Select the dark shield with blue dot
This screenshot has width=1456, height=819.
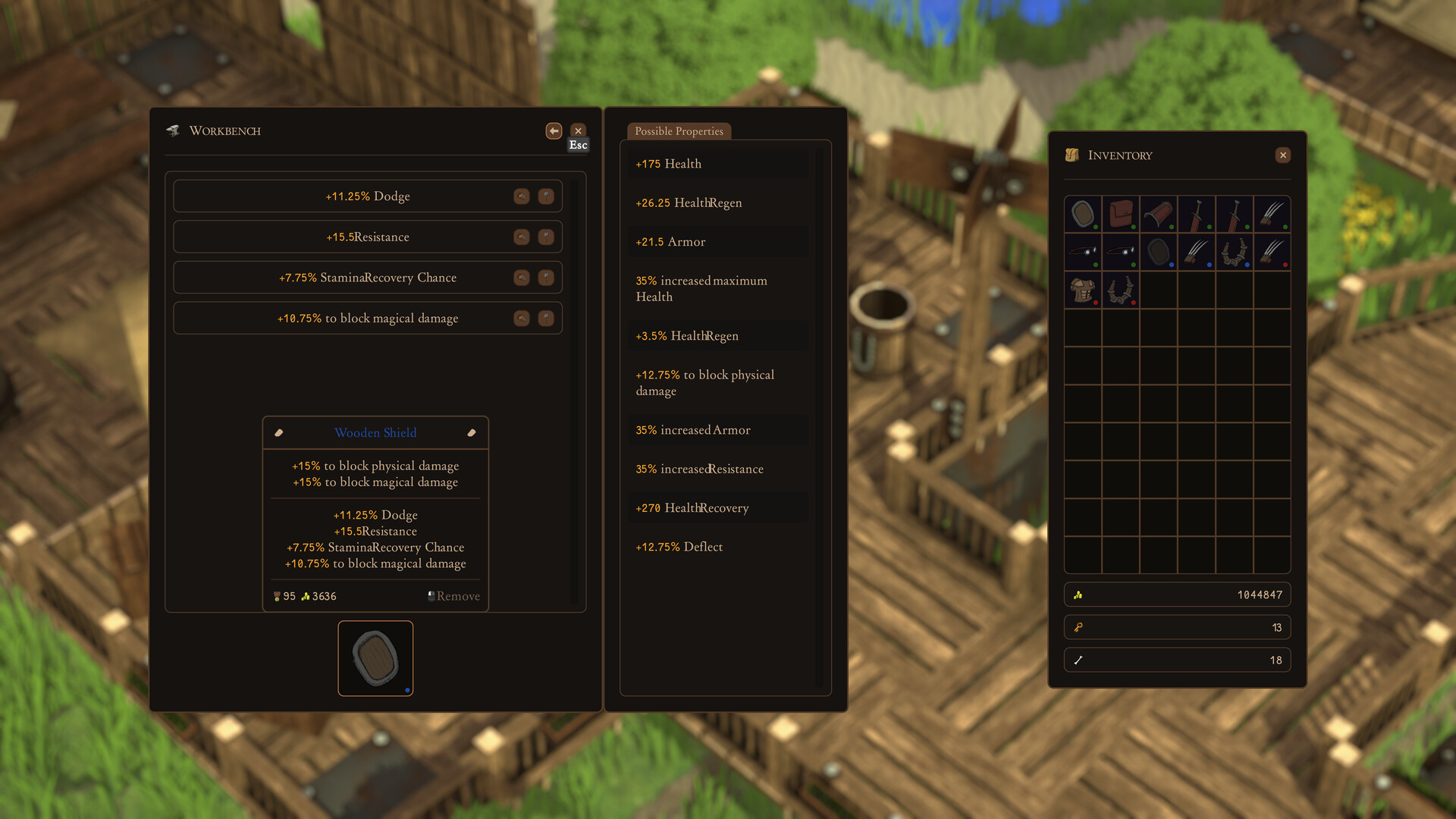[1159, 252]
